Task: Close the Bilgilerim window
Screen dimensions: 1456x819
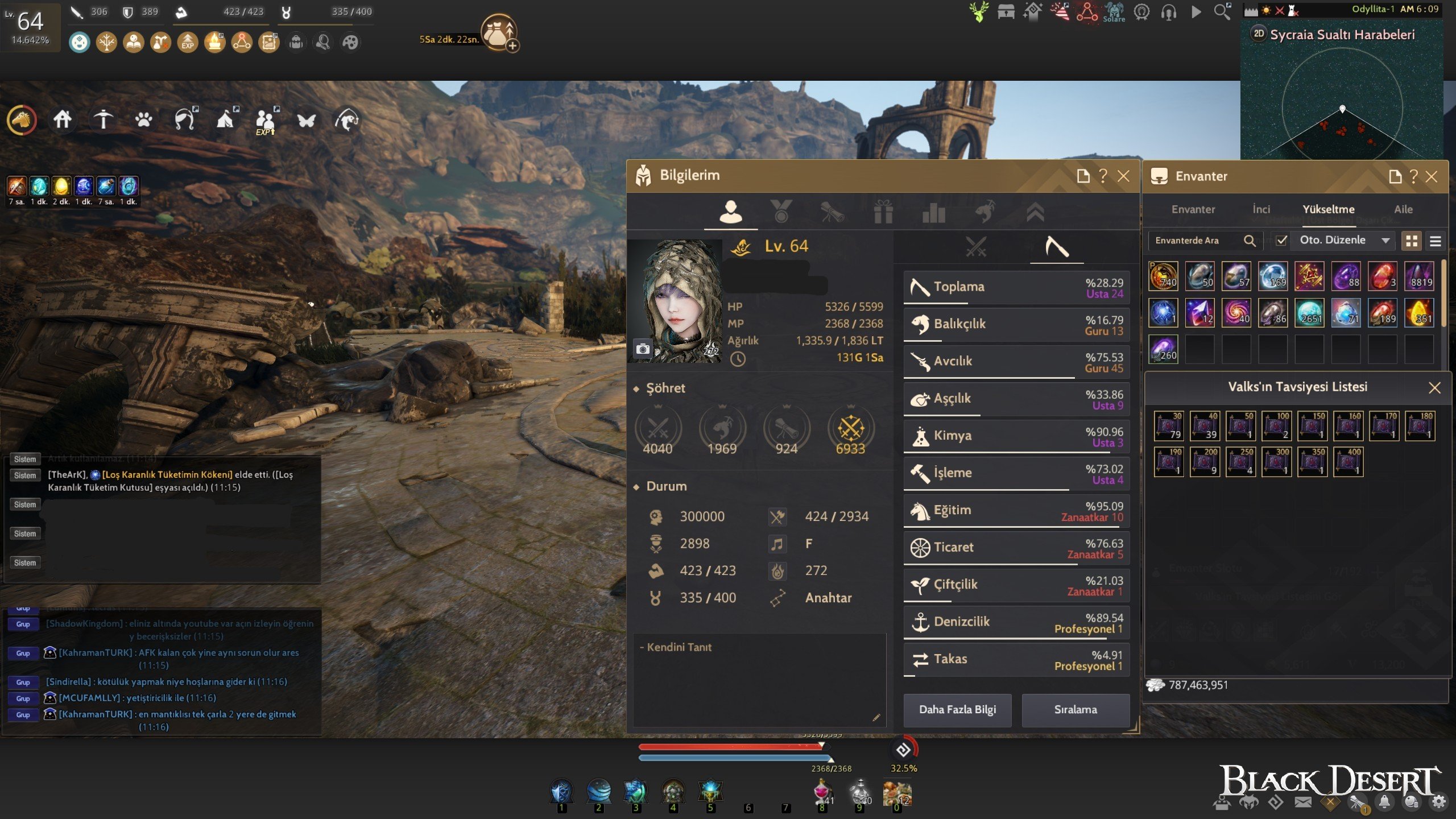Action: click(x=1123, y=176)
